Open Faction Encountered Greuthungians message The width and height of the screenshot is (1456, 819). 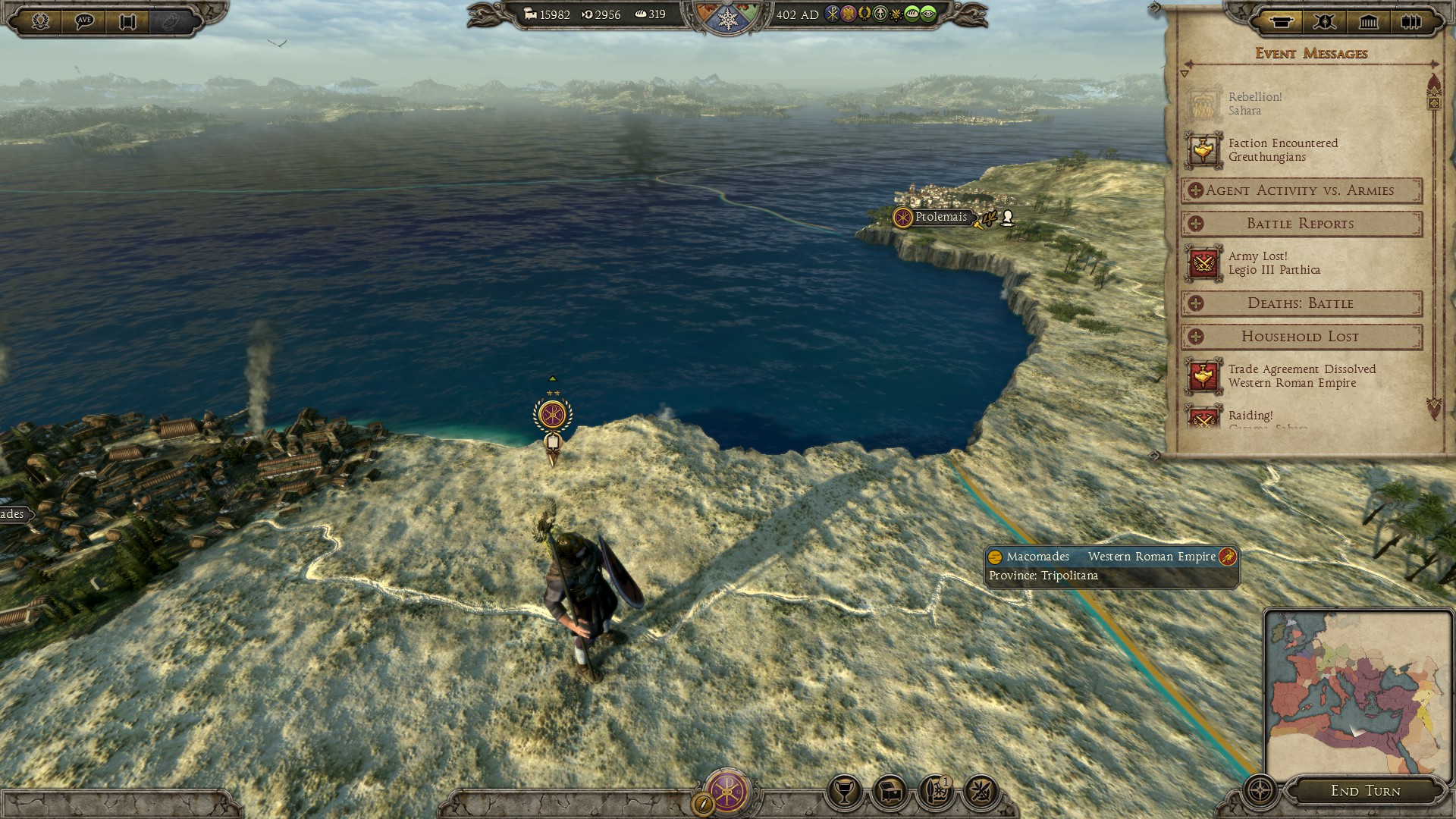1282,150
